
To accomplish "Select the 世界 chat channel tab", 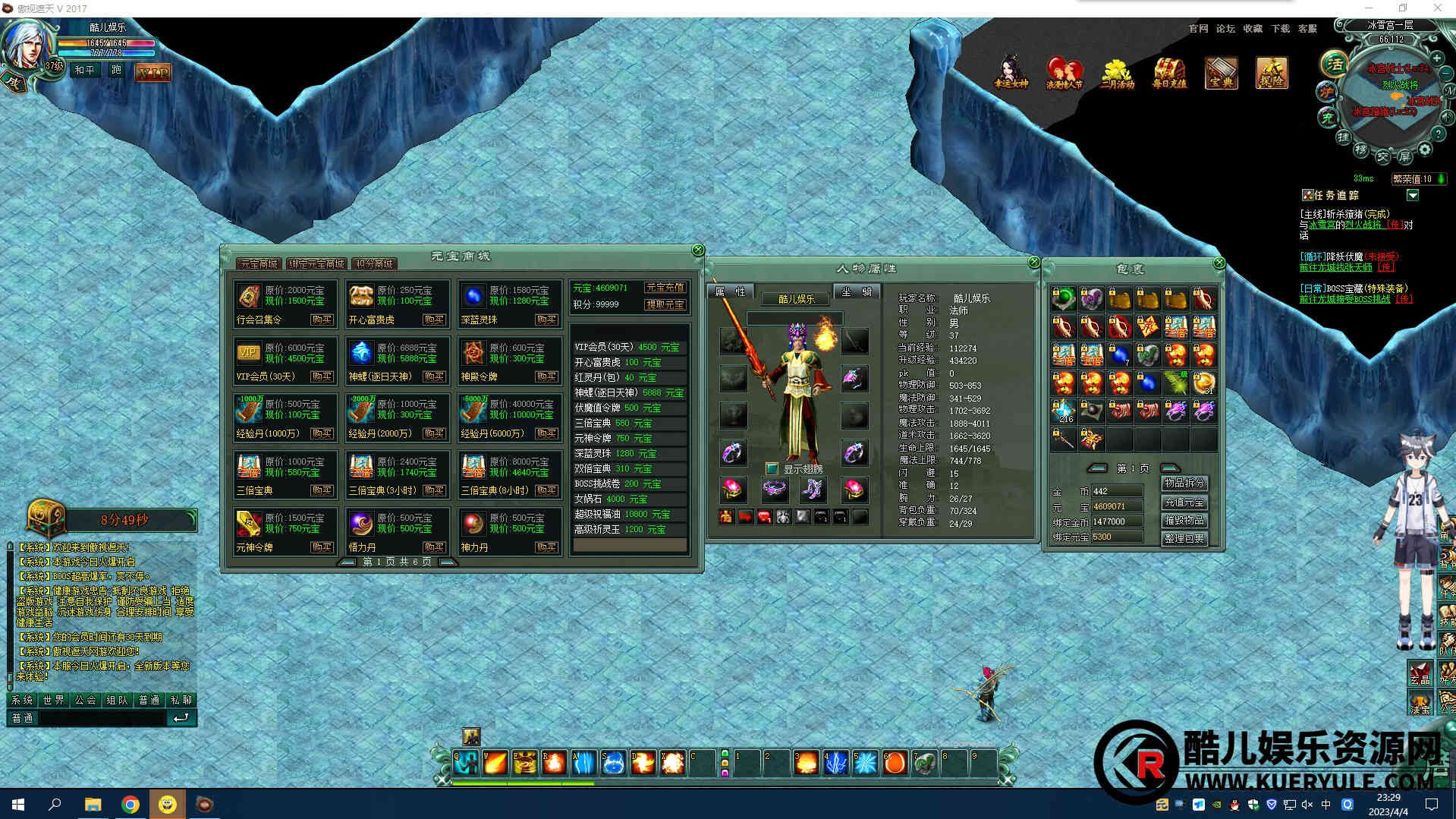I will [54, 700].
